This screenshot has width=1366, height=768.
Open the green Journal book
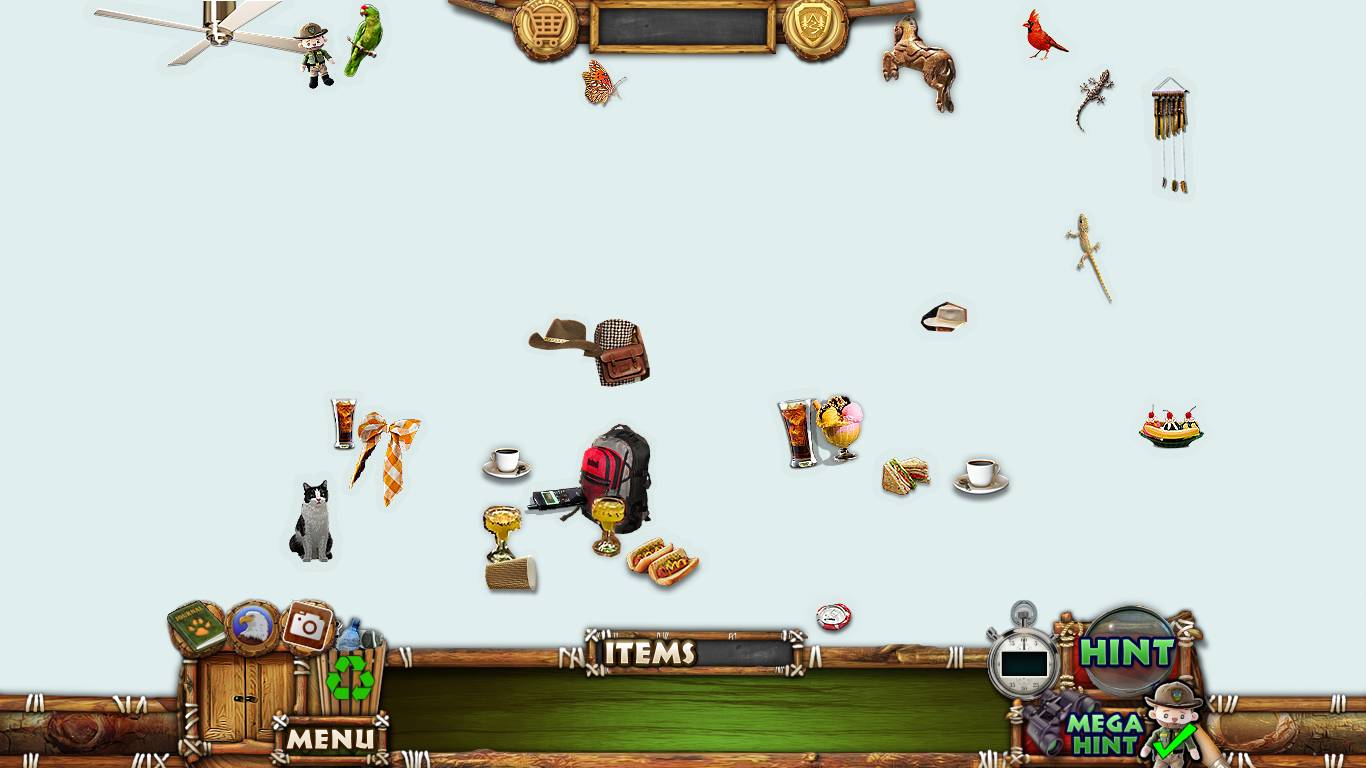[196, 627]
